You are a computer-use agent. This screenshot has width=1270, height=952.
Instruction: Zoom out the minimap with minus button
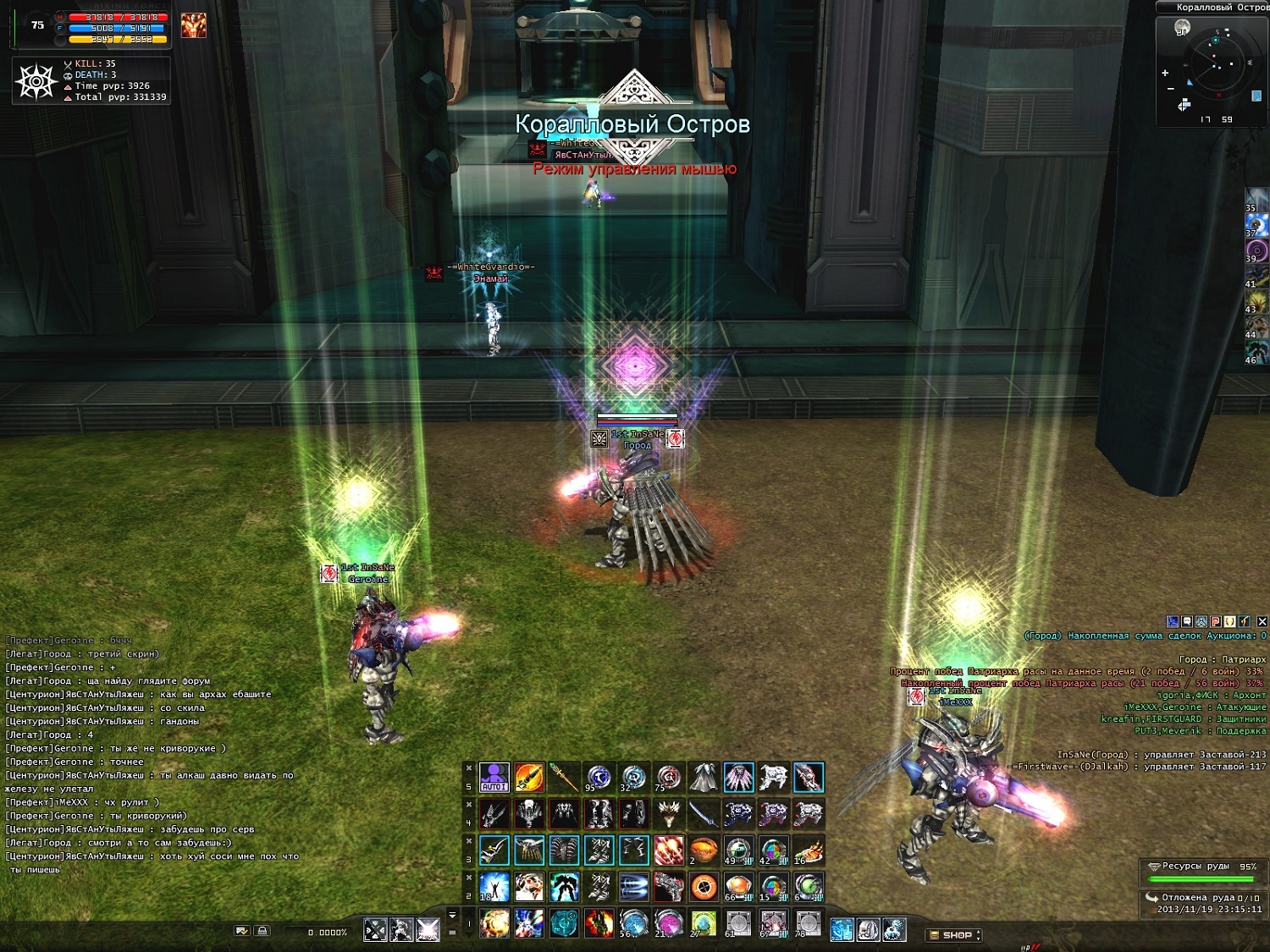[x=1171, y=89]
